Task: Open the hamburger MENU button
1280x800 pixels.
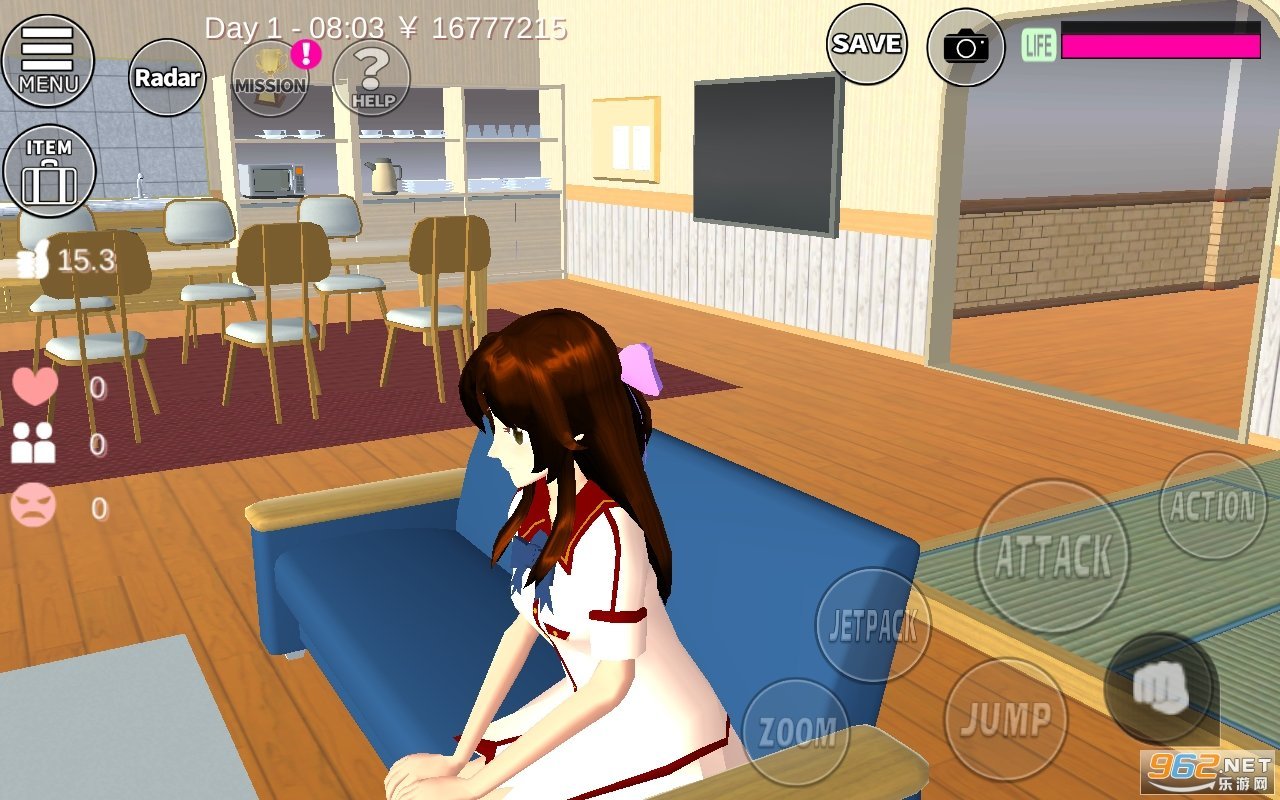Action: tap(47, 60)
